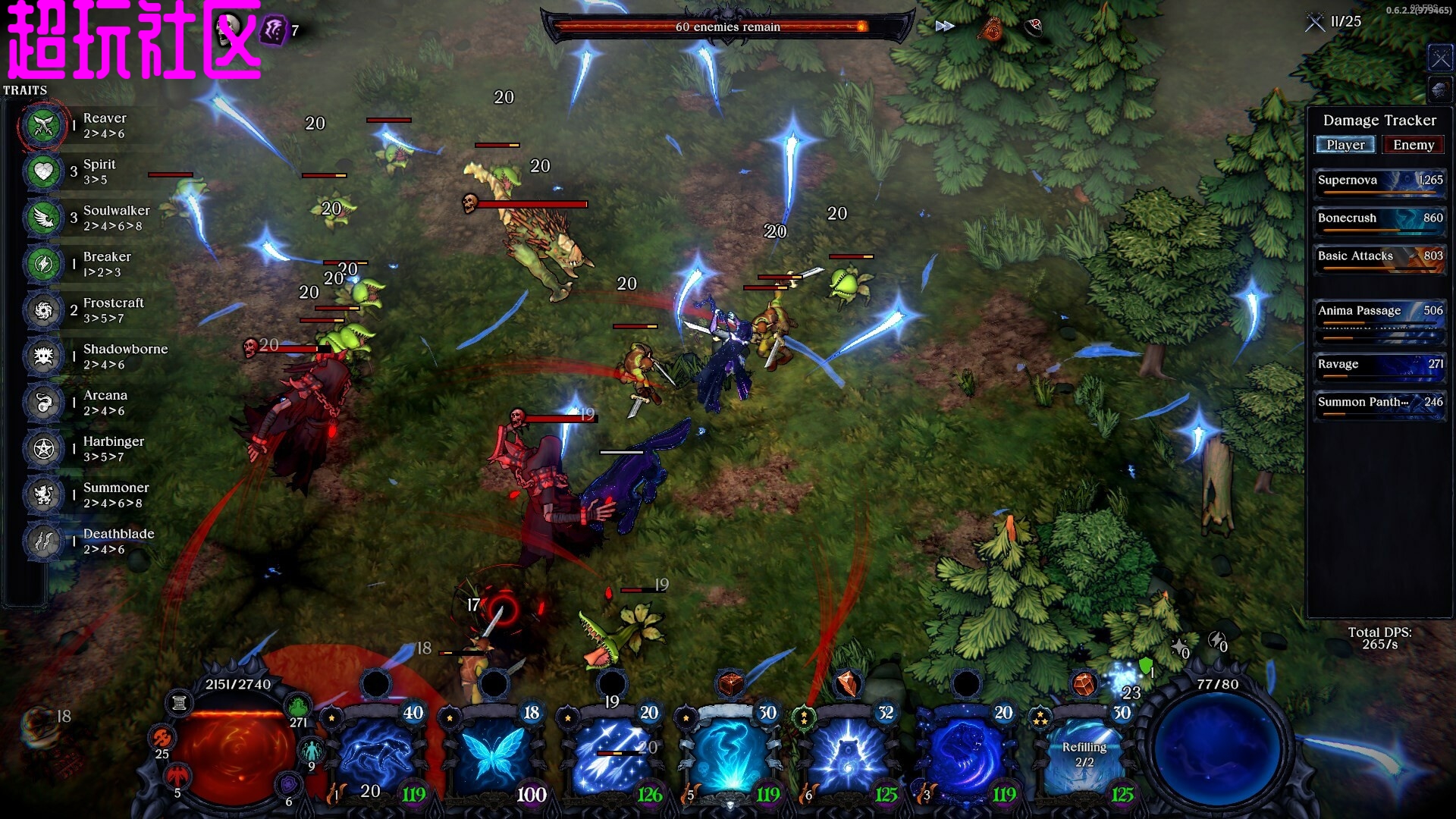Select the Anima Passage damage row
Screen dimensions: 1456x819
pyautogui.click(x=1379, y=312)
